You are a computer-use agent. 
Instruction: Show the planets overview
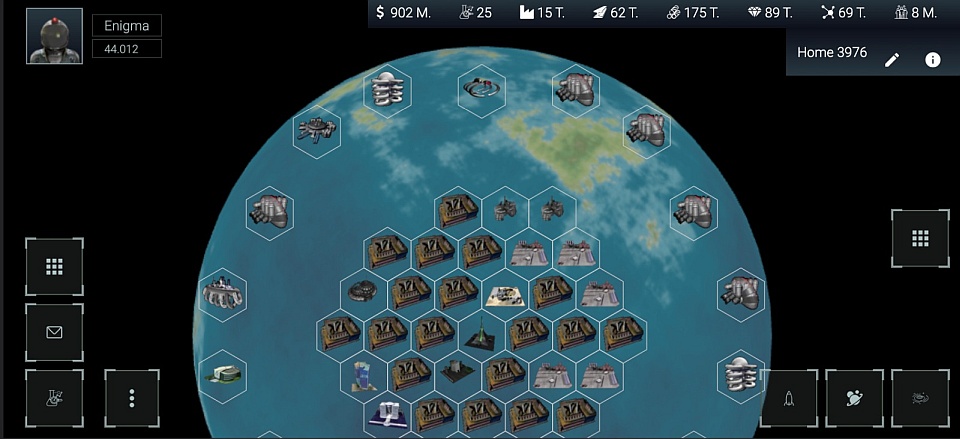[854, 398]
